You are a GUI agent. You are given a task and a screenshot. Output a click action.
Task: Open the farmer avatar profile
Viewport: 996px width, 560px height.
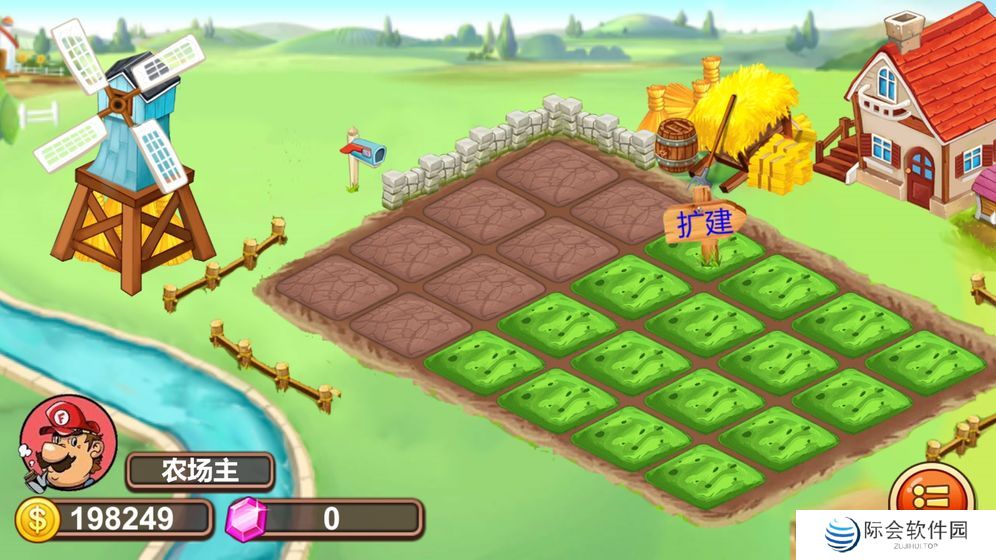[68, 443]
